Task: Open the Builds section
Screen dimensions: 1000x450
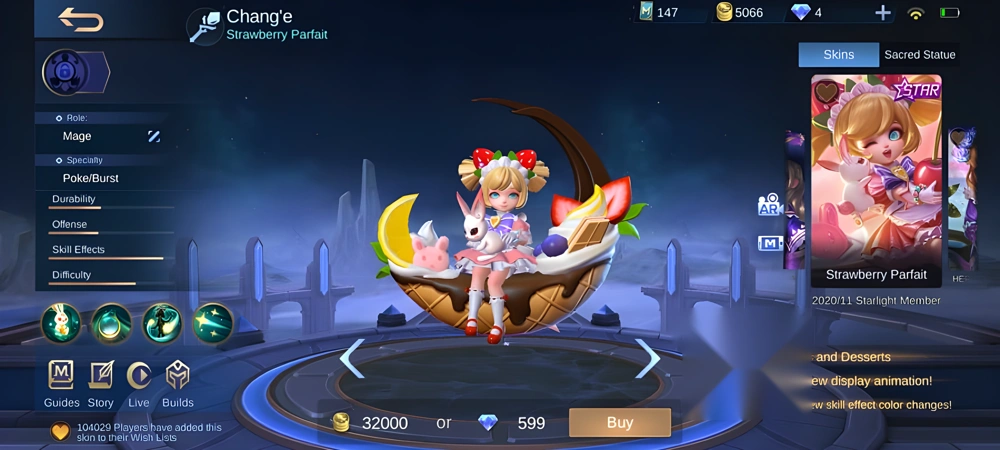Action: point(177,382)
